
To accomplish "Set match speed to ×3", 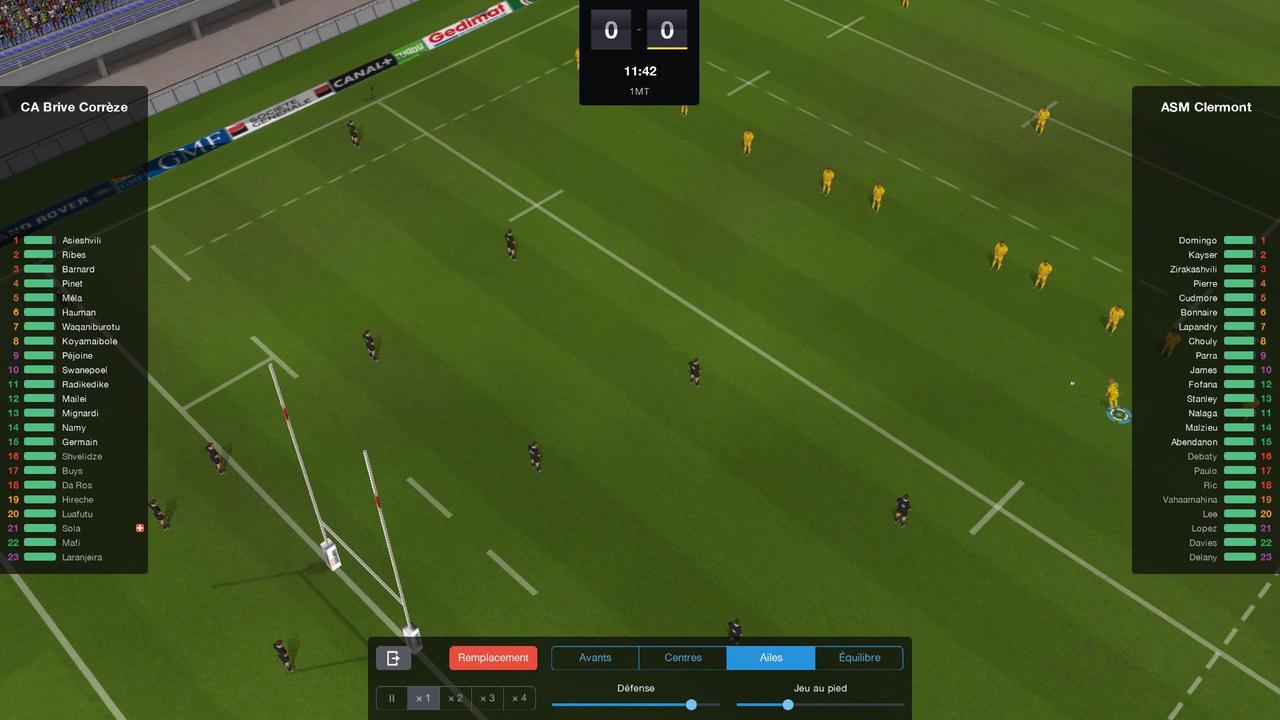I will (487, 698).
